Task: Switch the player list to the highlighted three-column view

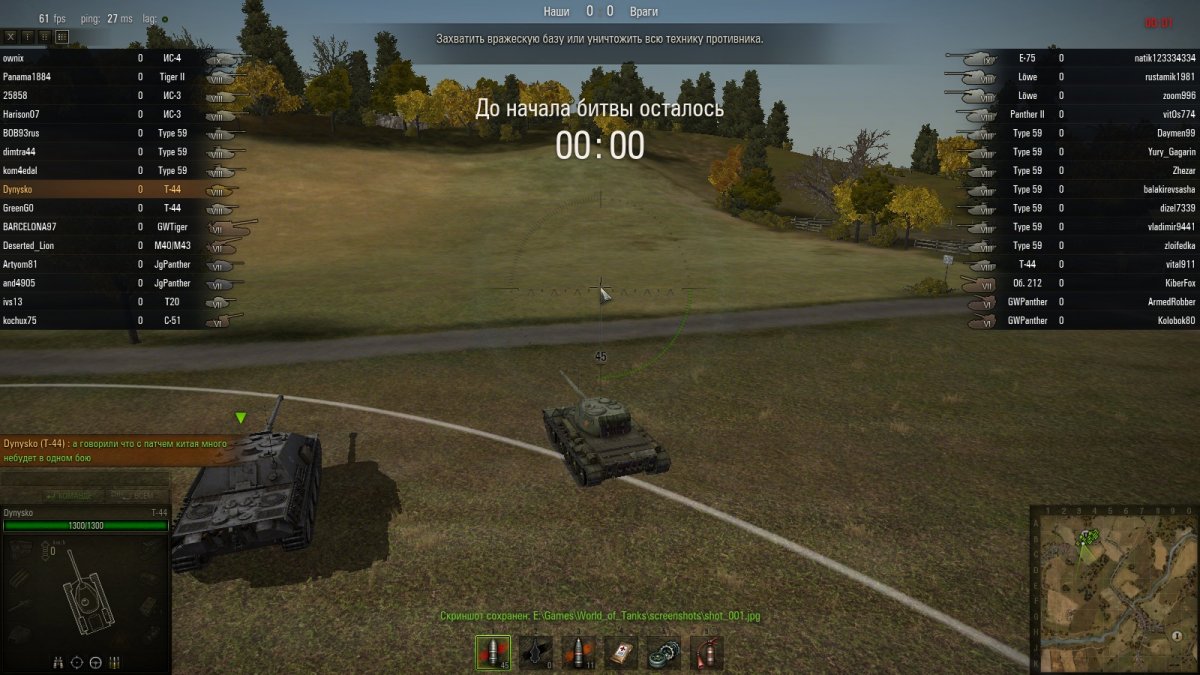Action: 62,36
